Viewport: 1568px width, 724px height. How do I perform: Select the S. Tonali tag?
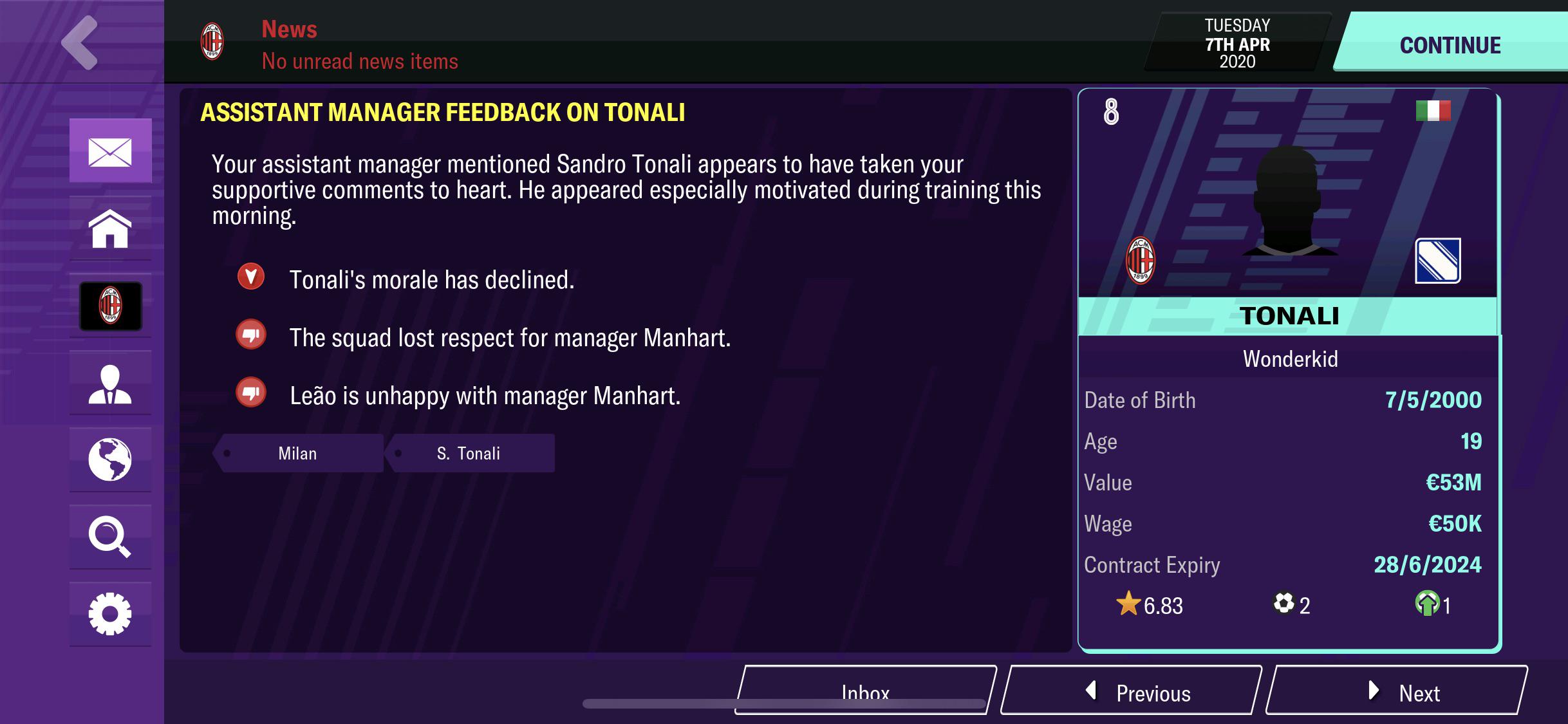coord(468,452)
